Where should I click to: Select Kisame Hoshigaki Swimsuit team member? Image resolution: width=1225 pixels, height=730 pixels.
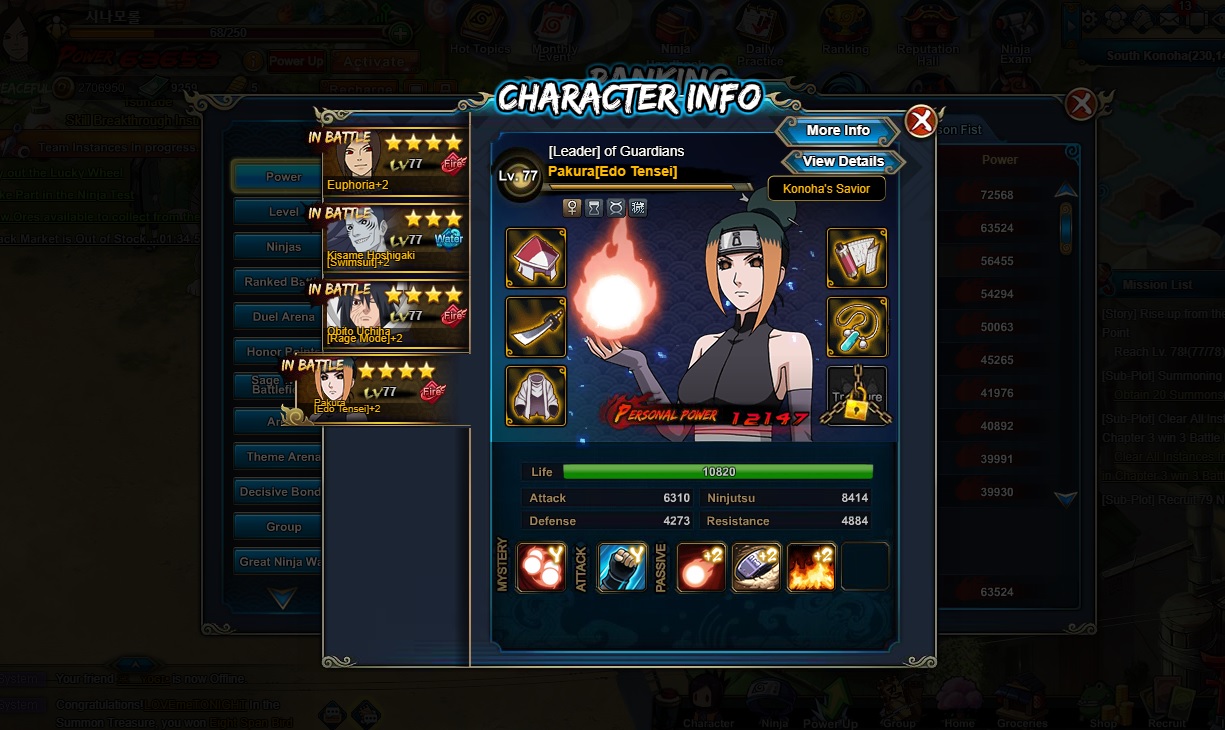pyautogui.click(x=396, y=235)
